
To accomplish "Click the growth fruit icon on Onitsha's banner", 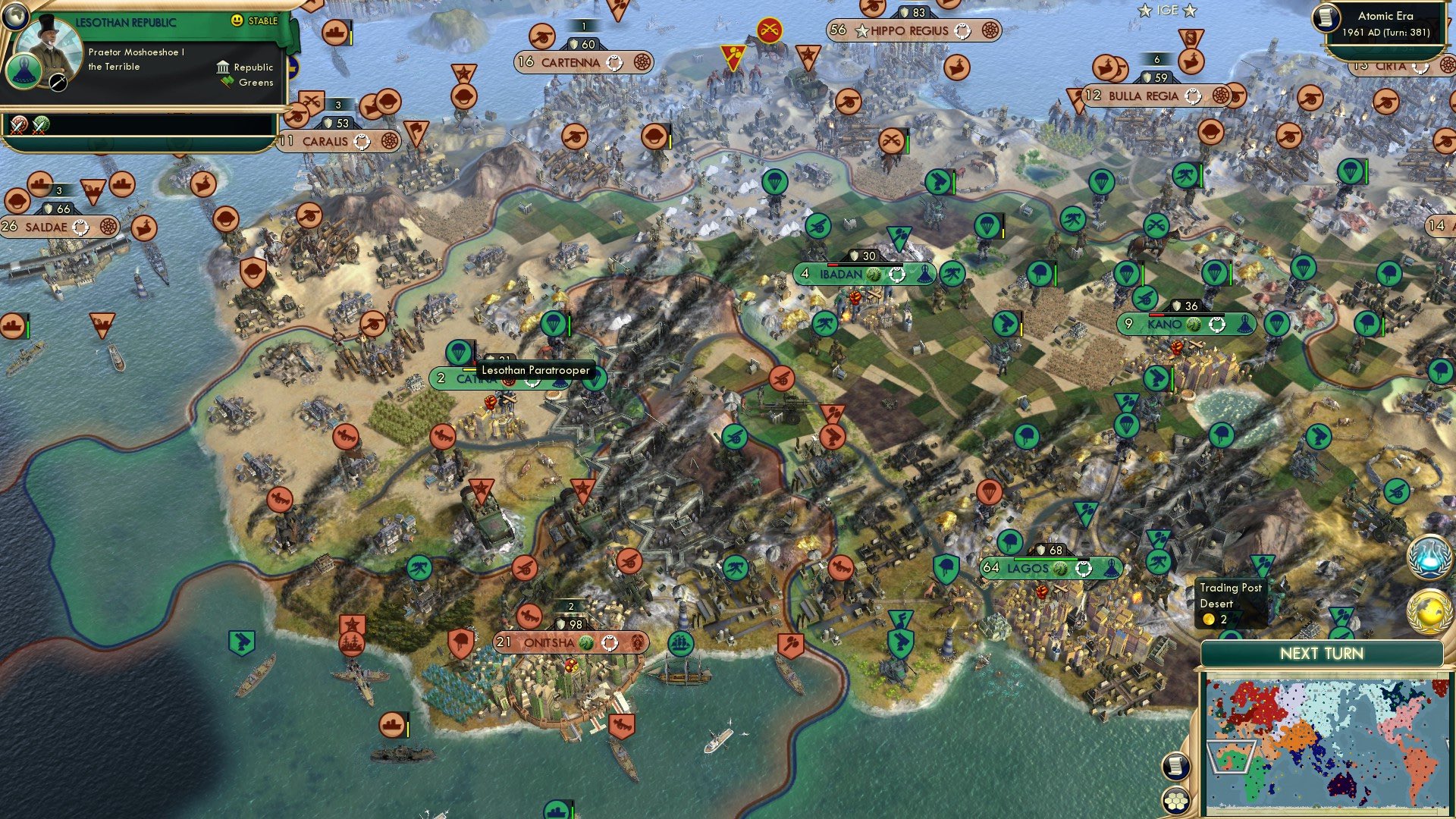I will coord(584,642).
